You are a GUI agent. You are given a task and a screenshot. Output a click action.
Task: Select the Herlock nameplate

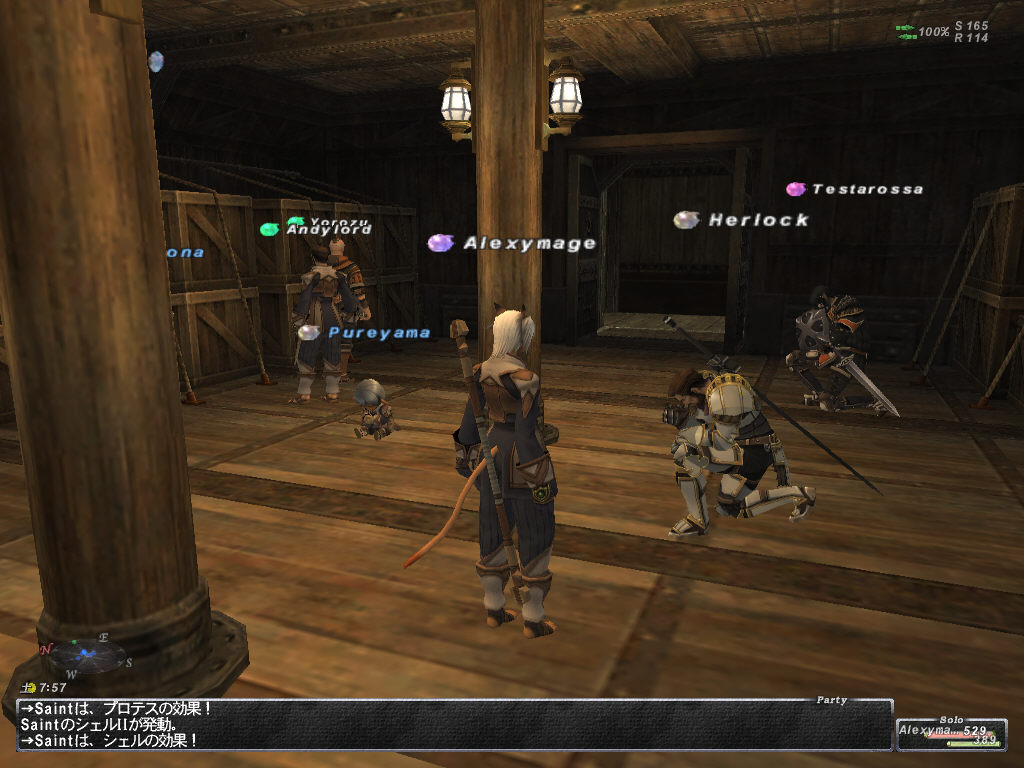(x=759, y=220)
